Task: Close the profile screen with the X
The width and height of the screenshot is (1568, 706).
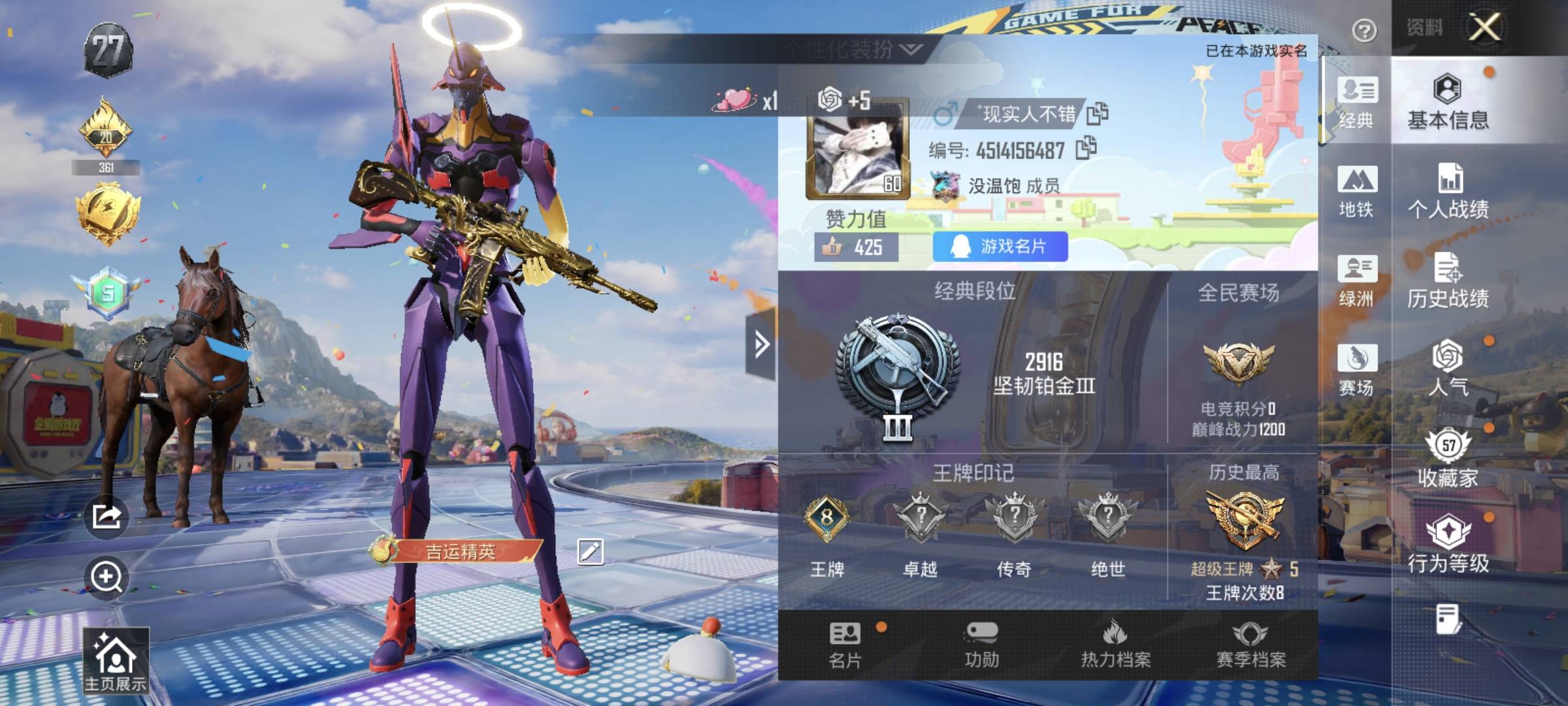Action: (x=1485, y=27)
